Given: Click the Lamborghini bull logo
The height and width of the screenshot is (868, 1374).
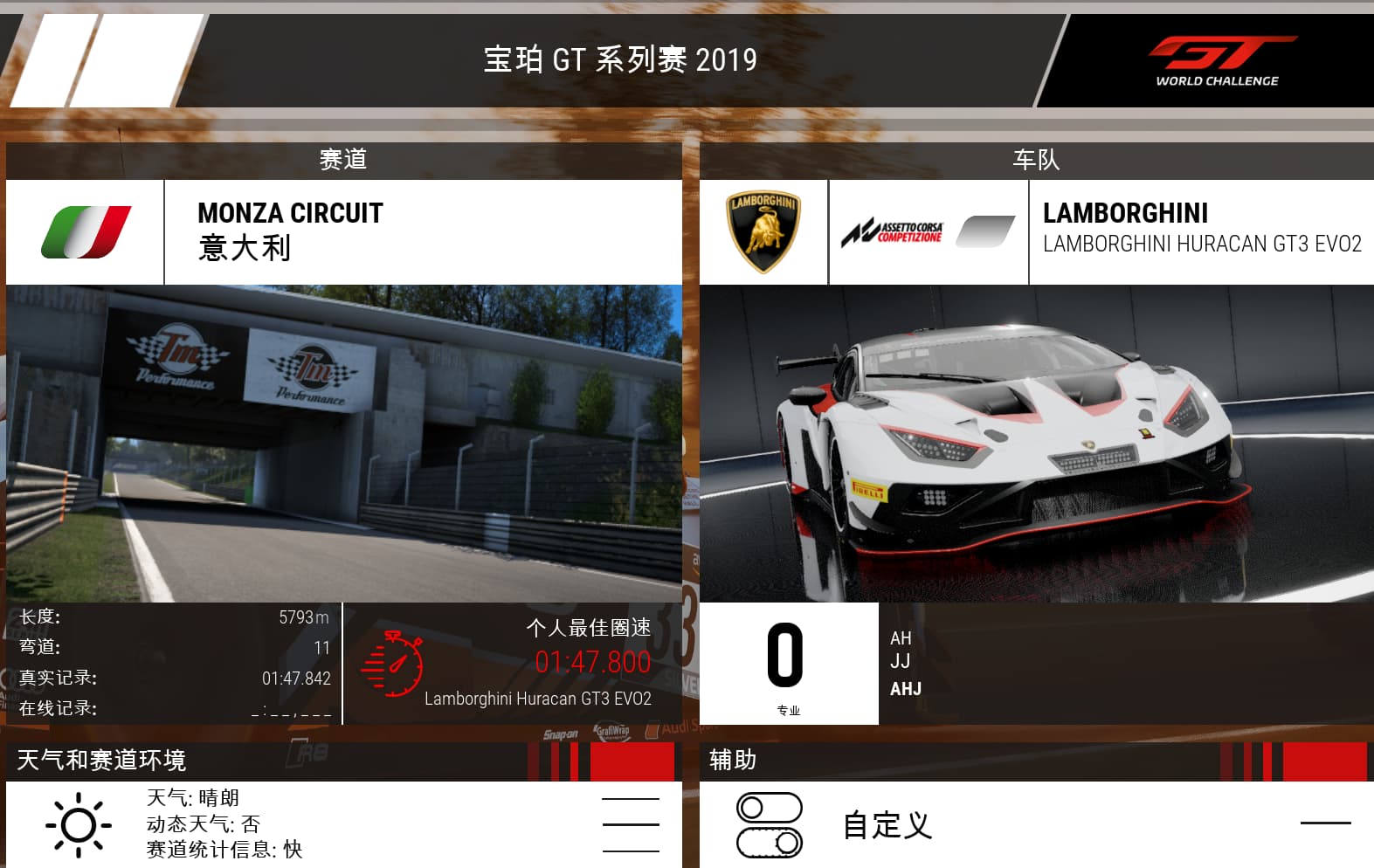Looking at the screenshot, I should [763, 231].
